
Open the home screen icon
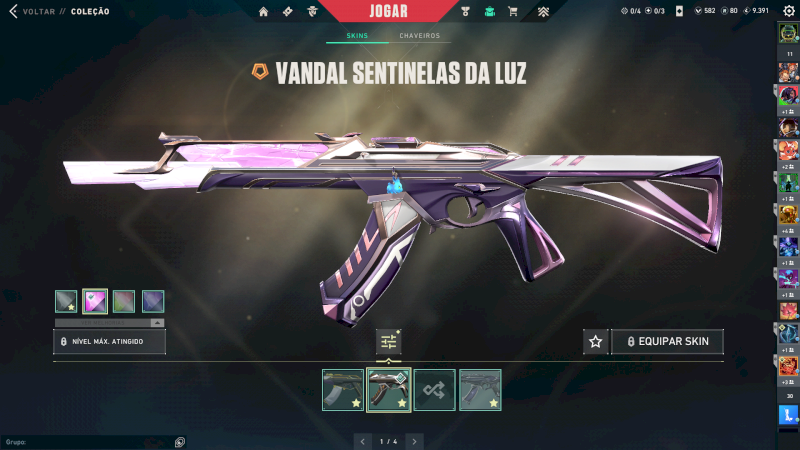pos(264,12)
